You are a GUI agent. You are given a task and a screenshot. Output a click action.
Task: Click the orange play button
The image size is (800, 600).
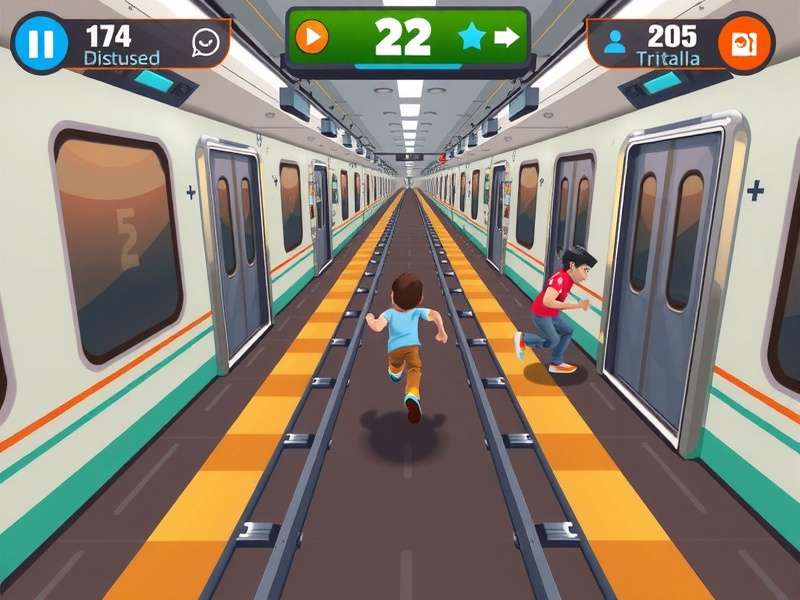[313, 38]
